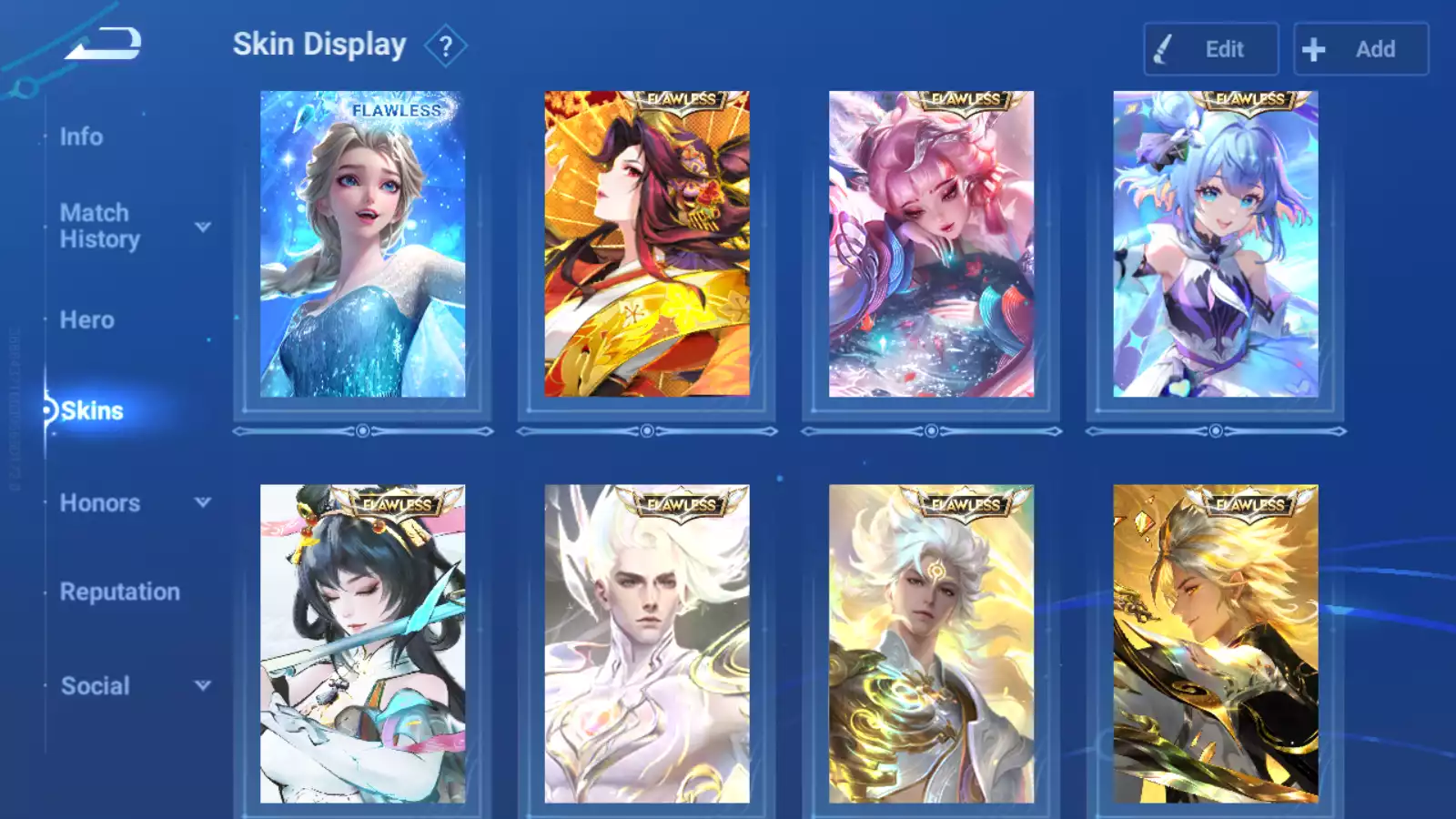
Task: Click the Edit button
Action: 1210,49
